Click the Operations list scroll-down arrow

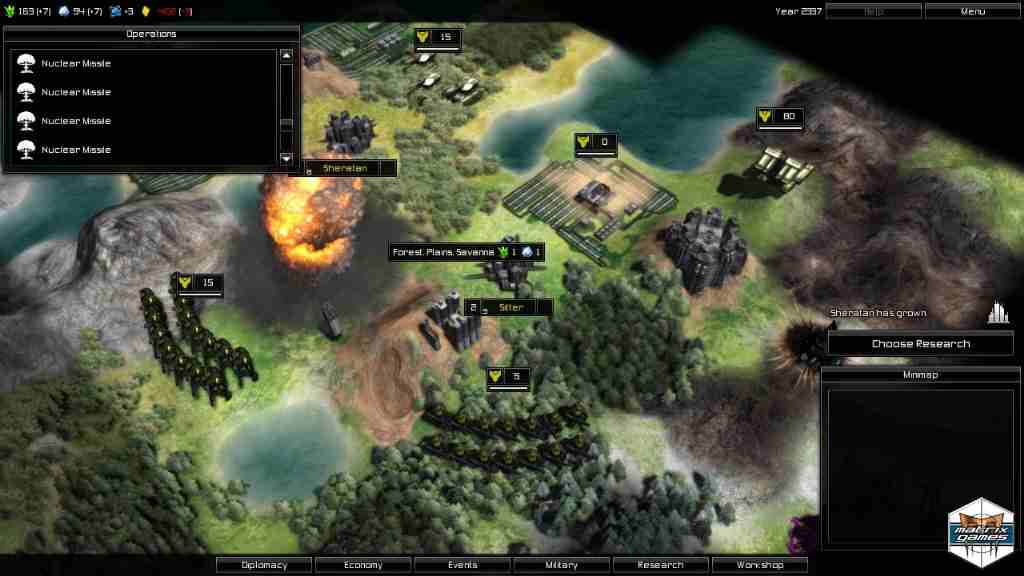tap(286, 158)
